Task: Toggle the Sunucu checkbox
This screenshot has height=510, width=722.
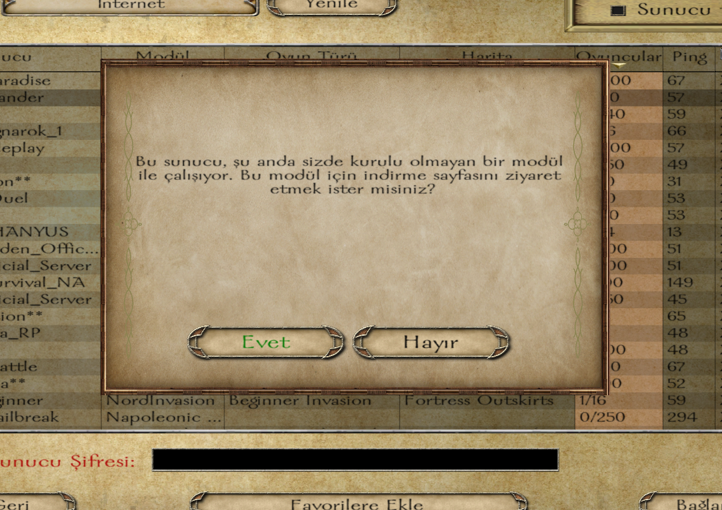Action: point(618,10)
